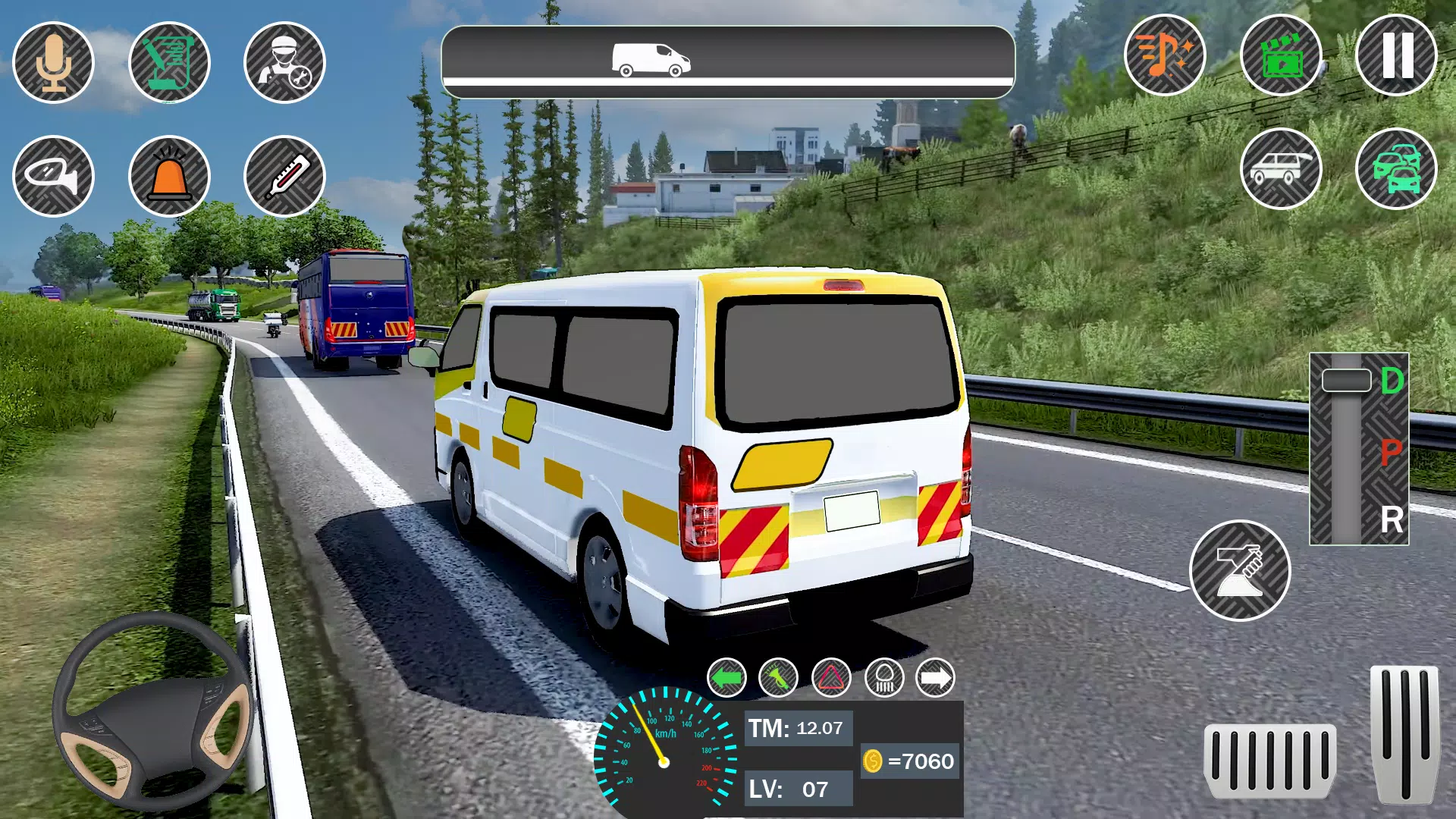Open the car door icon
Screen dimensions: 1456x819
click(1281, 168)
